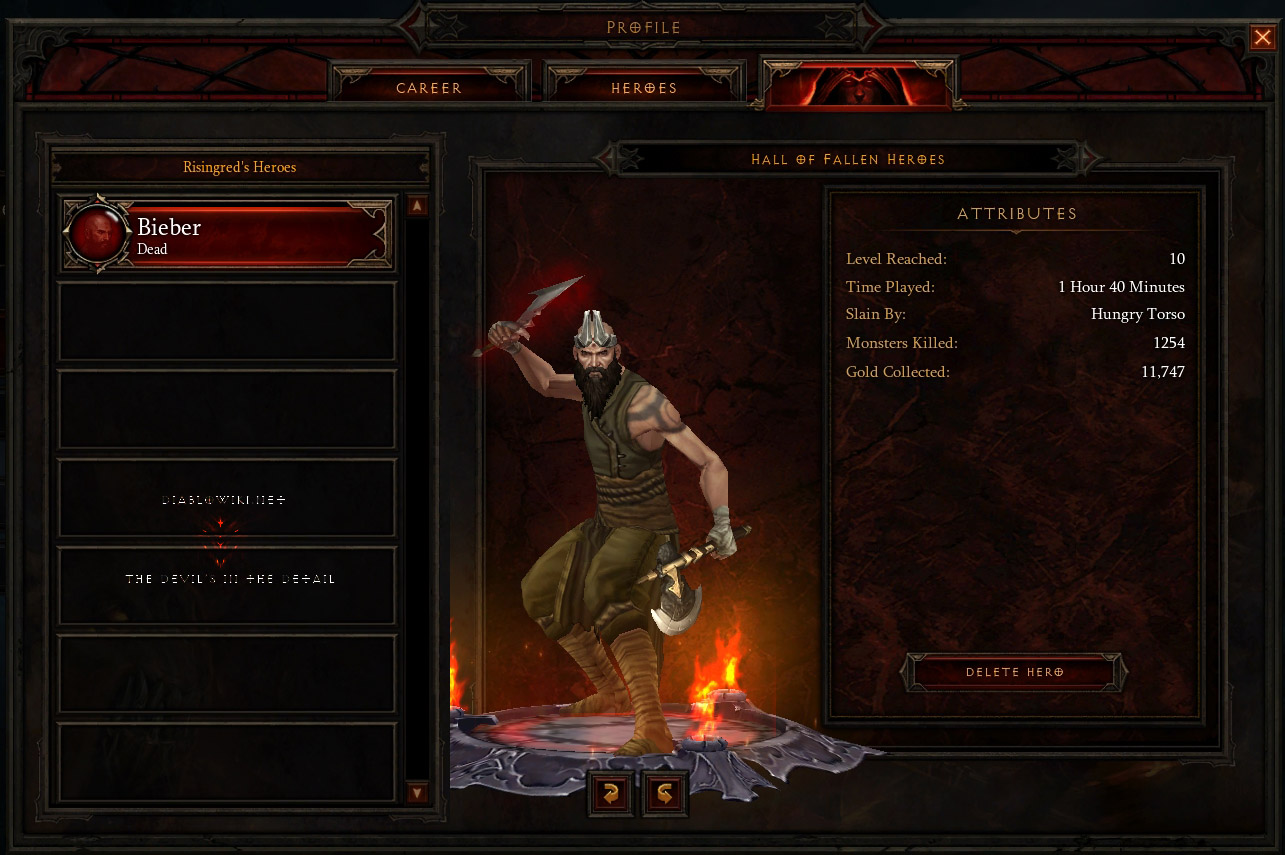Close the Profile window with the red X
This screenshot has width=1285, height=855.
1262,37
